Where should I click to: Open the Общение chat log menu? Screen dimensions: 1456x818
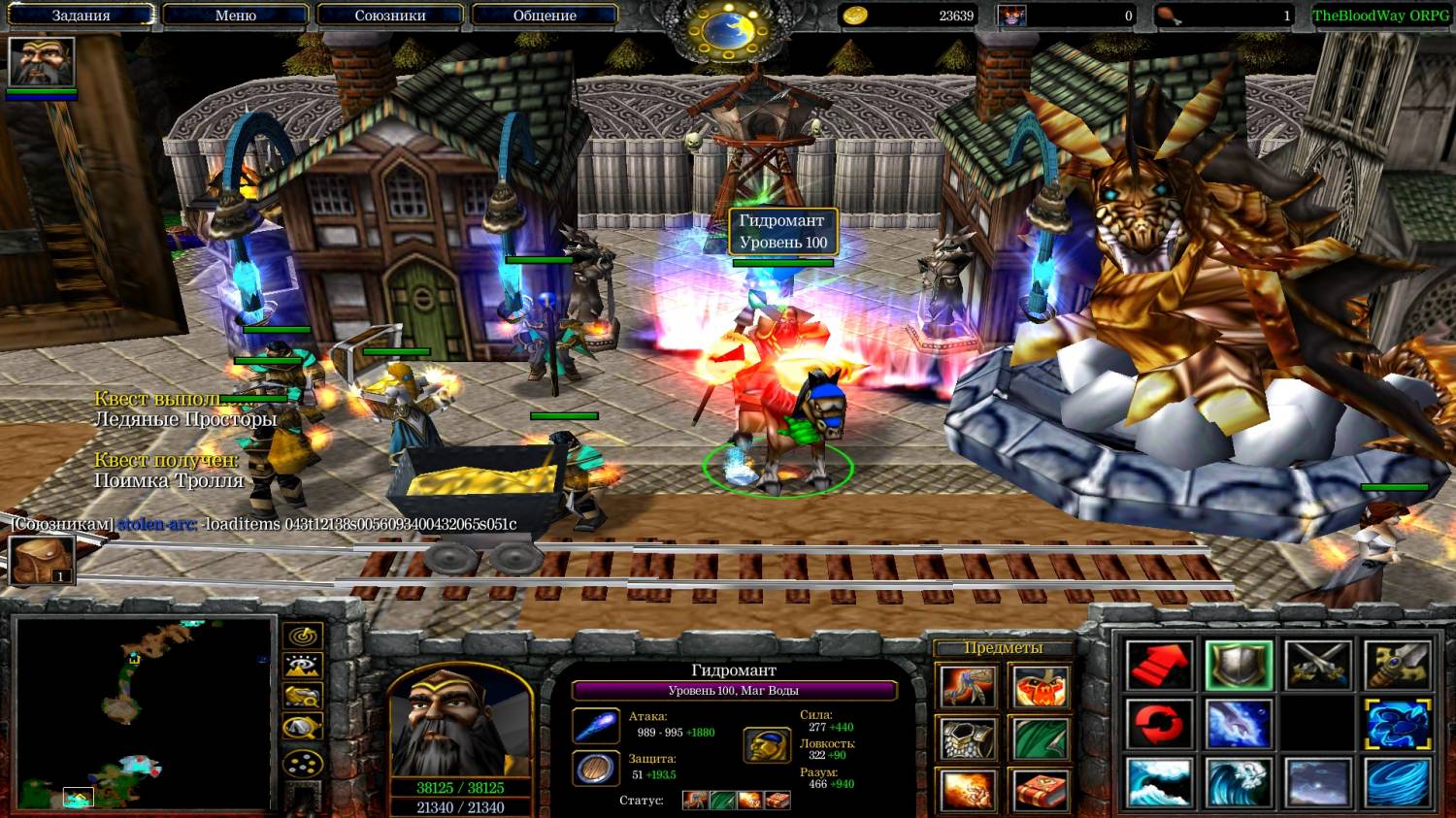(545, 16)
